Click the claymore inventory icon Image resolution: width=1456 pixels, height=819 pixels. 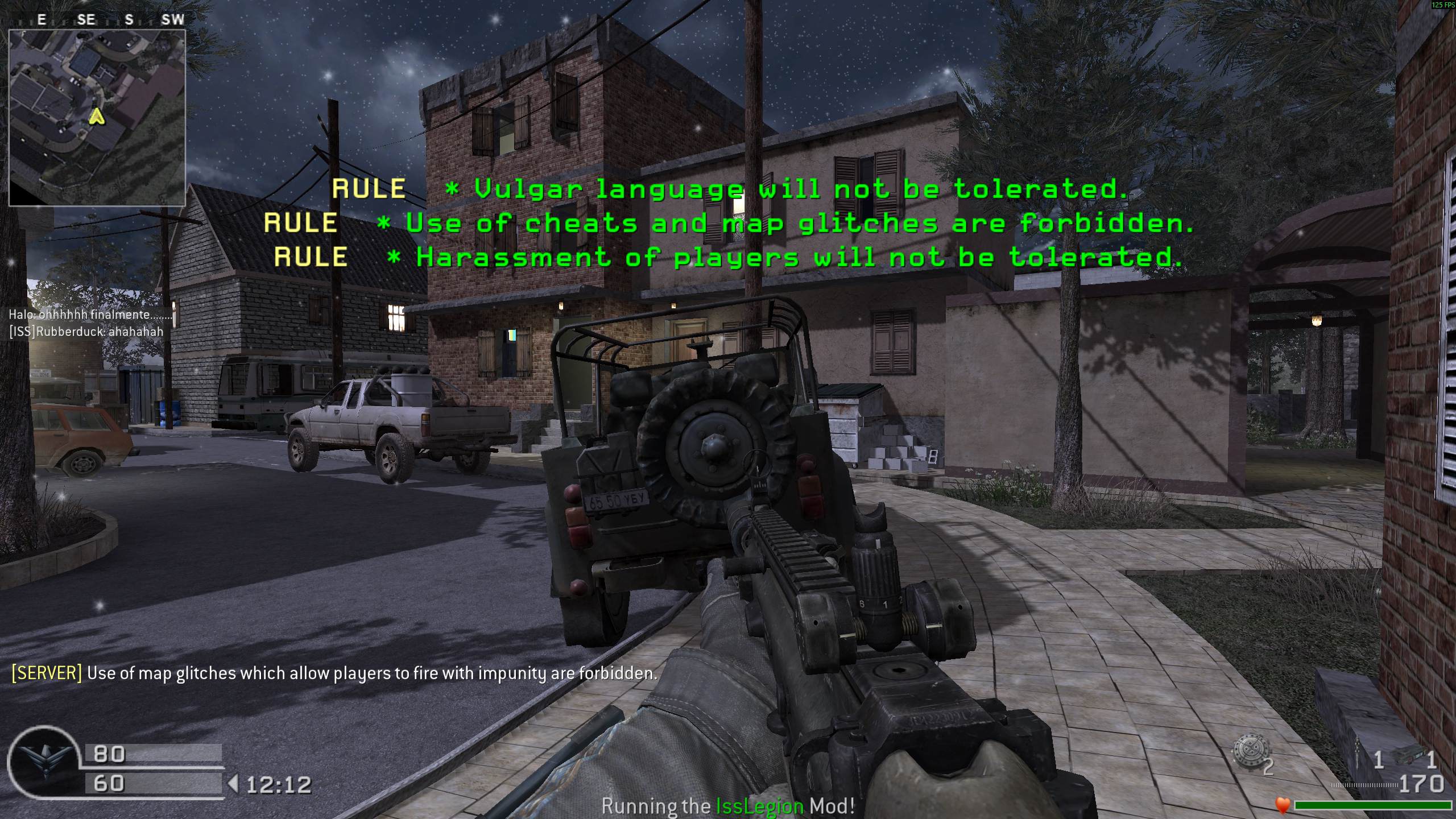pyautogui.click(x=1409, y=755)
